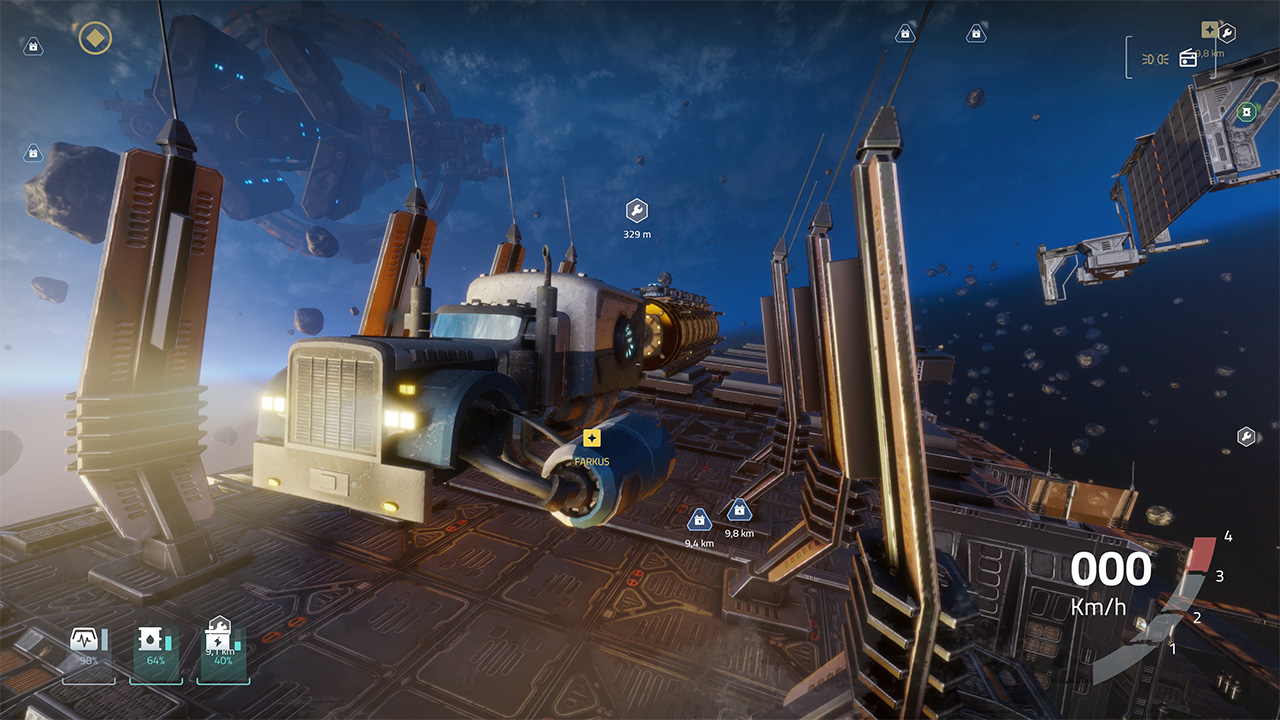Click the wrench hexagon on the right screen edge
Viewport: 1280px width, 720px height.
click(x=1245, y=437)
